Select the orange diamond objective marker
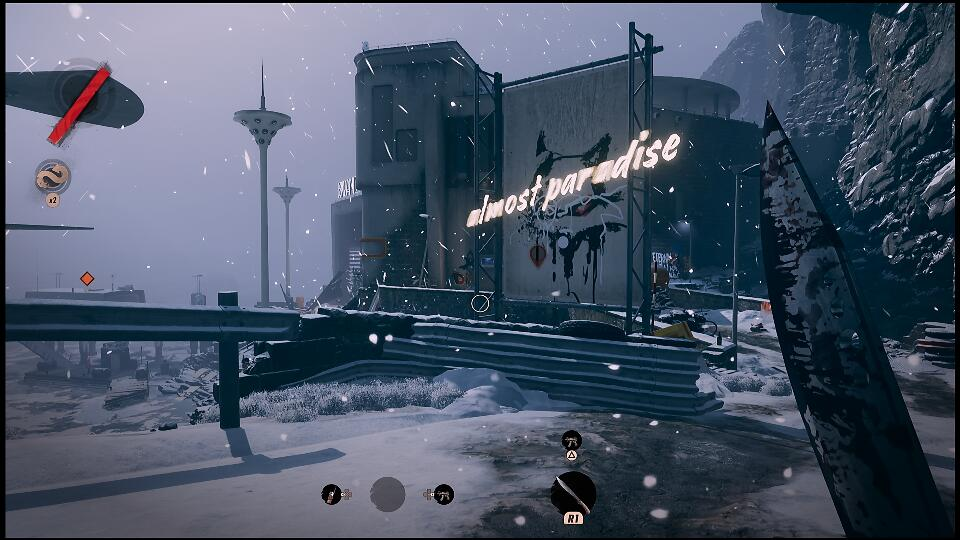This screenshot has height=540, width=960. click(x=87, y=279)
